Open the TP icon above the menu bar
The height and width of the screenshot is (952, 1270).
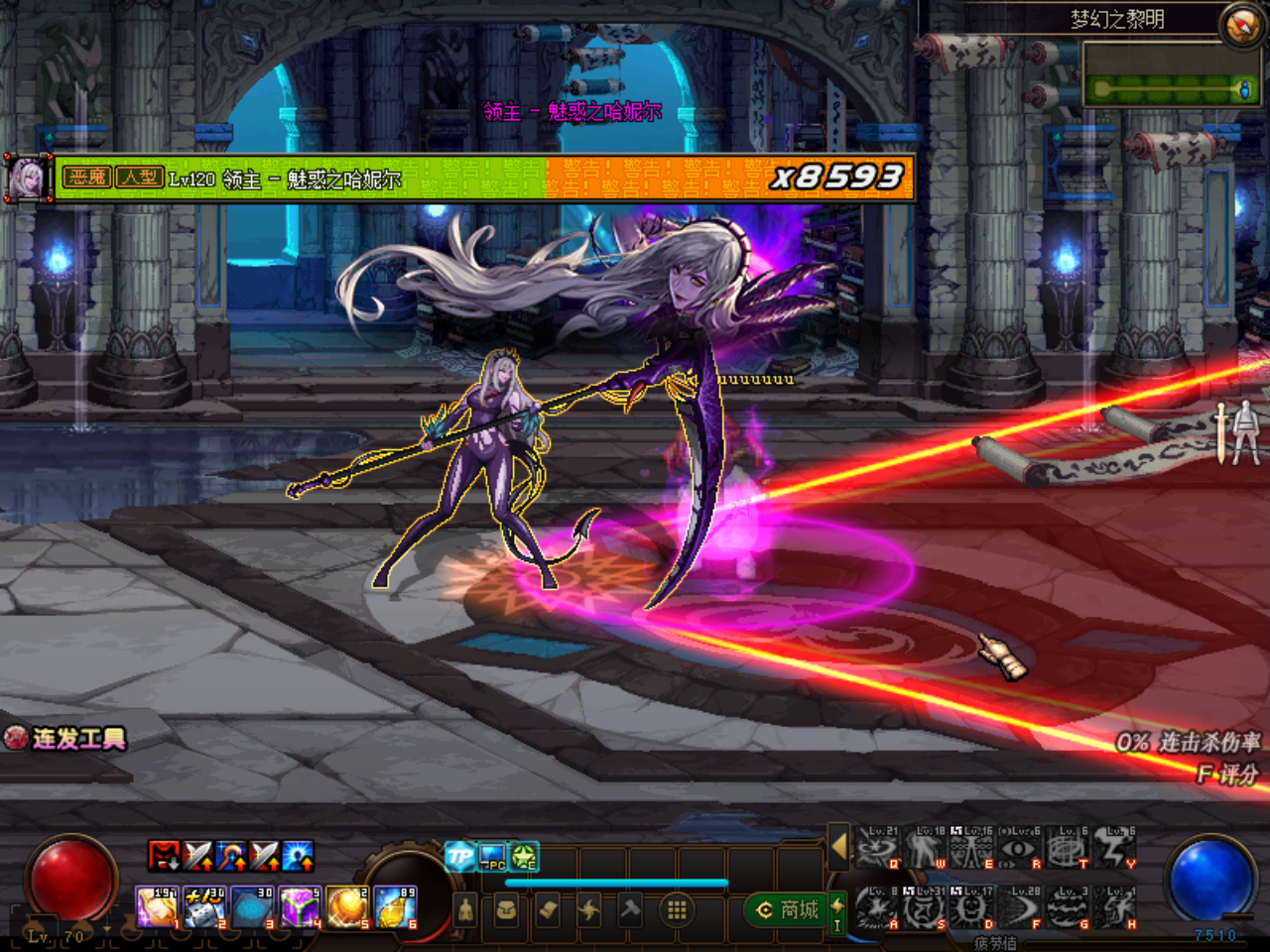(x=459, y=857)
